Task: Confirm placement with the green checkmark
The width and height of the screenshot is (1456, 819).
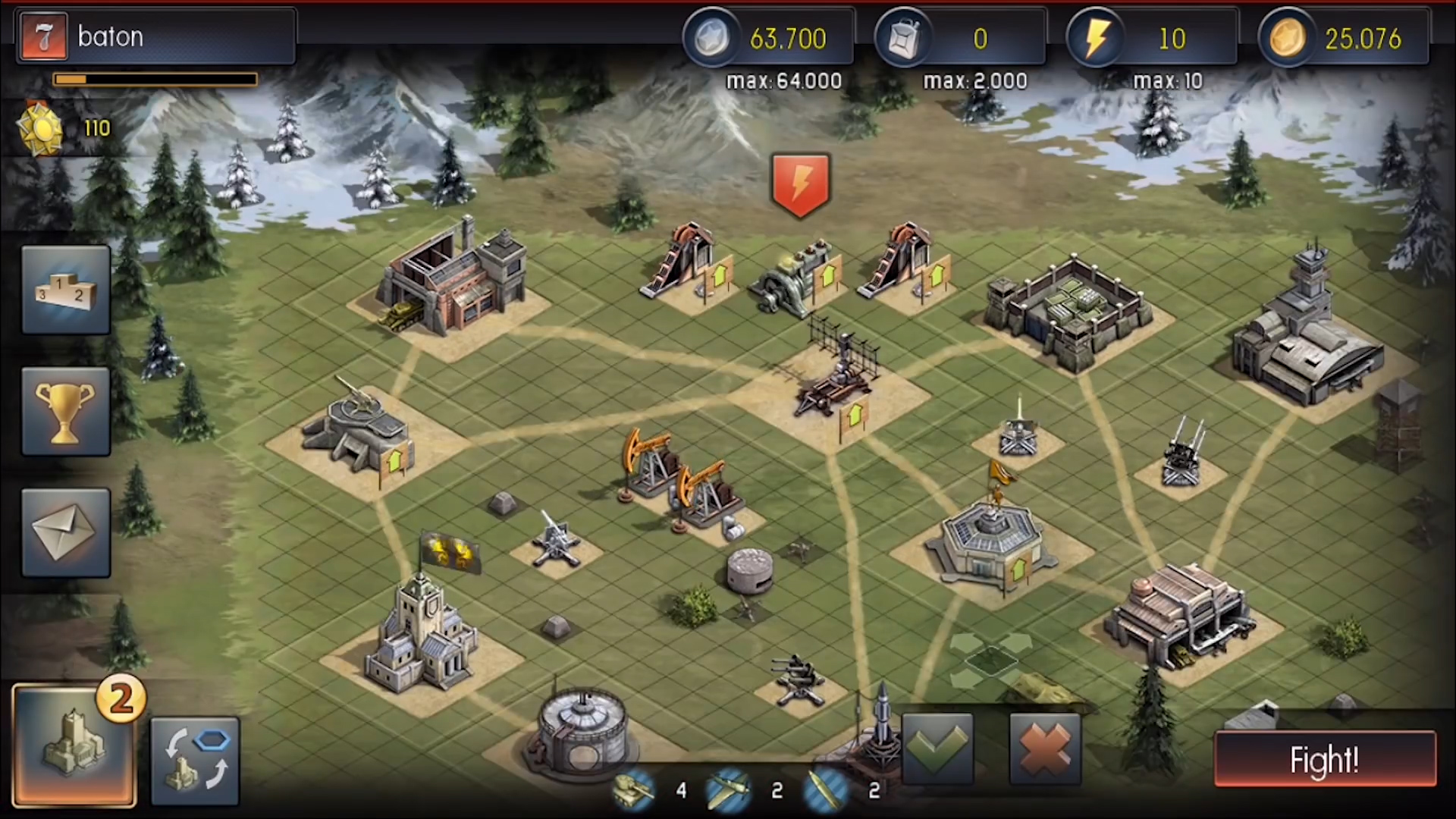Action: 937,748
